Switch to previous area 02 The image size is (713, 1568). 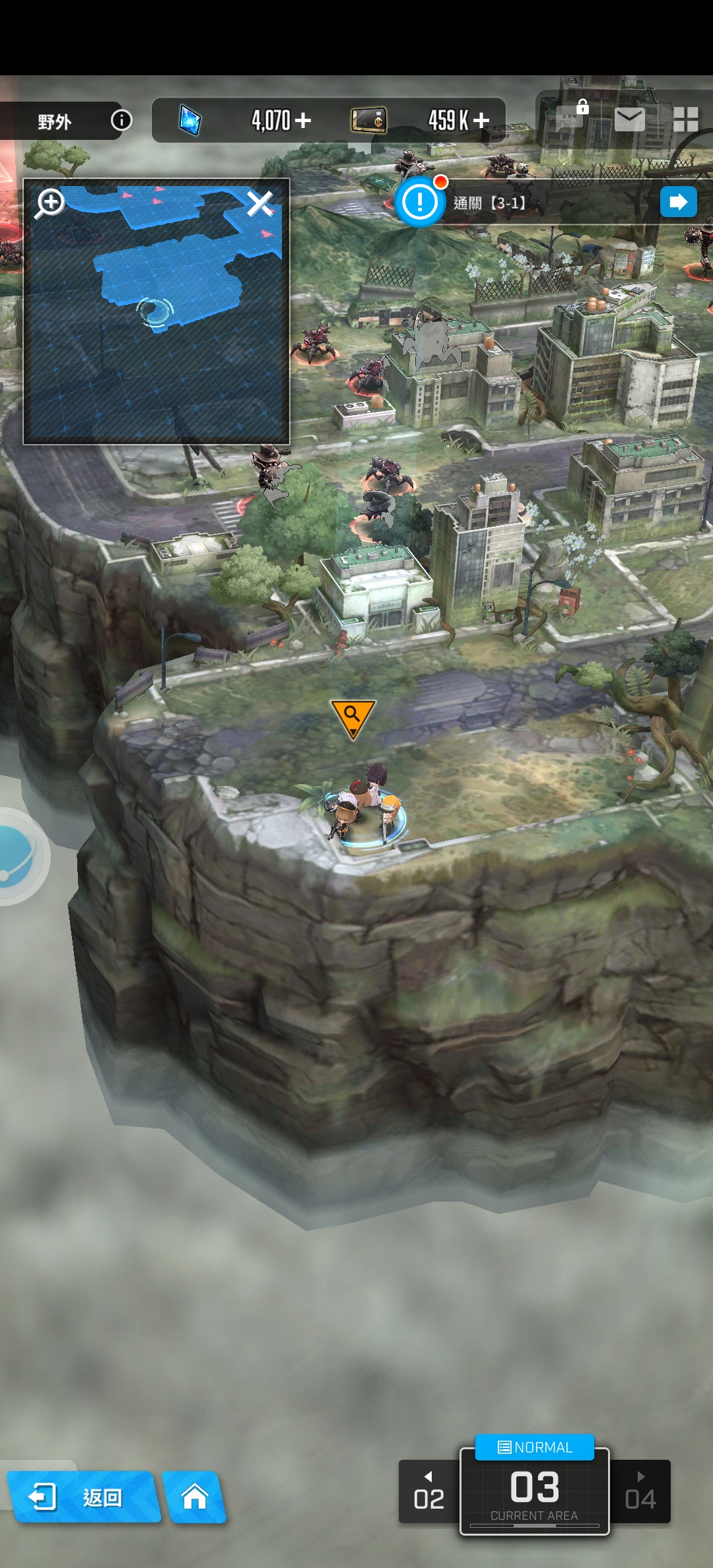coord(428,1491)
